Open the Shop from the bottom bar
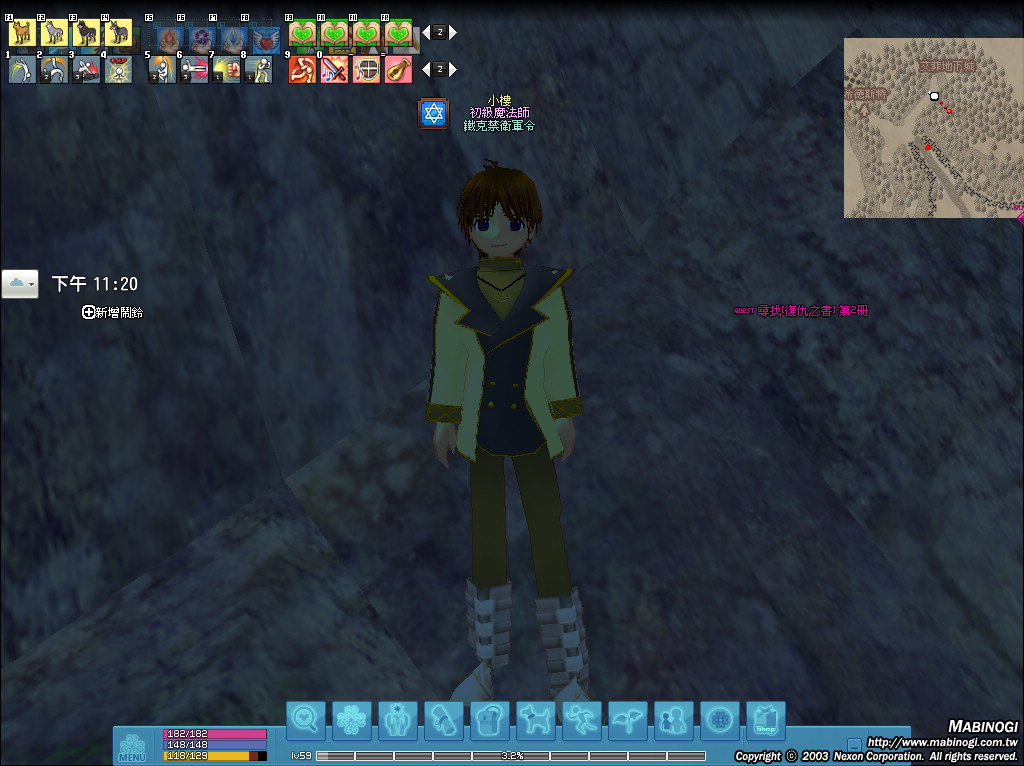This screenshot has height=766, width=1024. [765, 720]
